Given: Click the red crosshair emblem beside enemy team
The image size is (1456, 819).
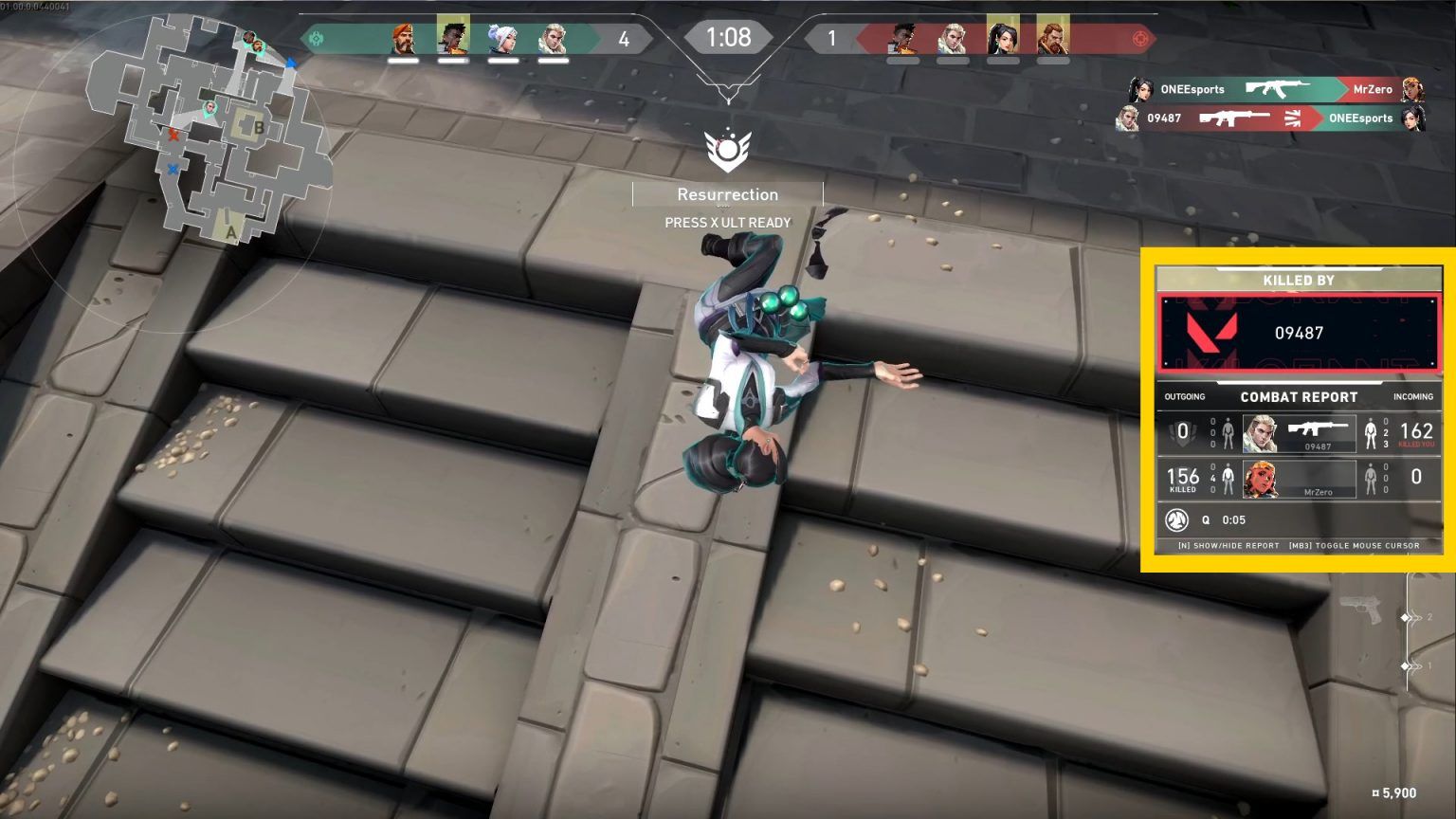Looking at the screenshot, I should click(x=1142, y=38).
